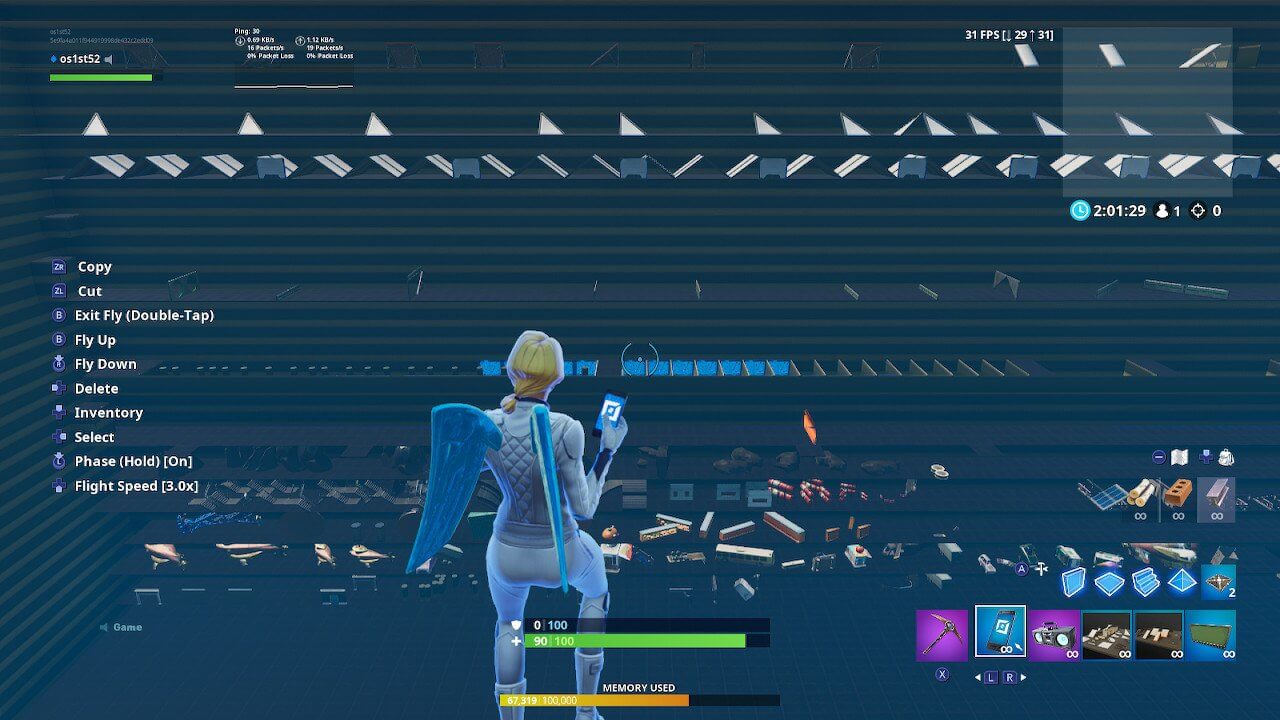Select the wall build piece icon
Image resolution: width=1280 pixels, height=720 pixels.
coord(1074,582)
